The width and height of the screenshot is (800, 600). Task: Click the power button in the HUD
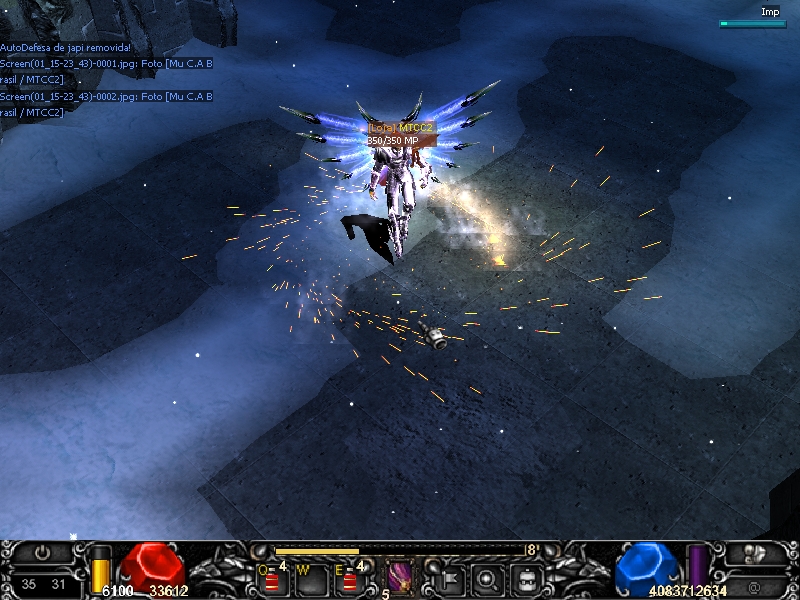point(42,552)
